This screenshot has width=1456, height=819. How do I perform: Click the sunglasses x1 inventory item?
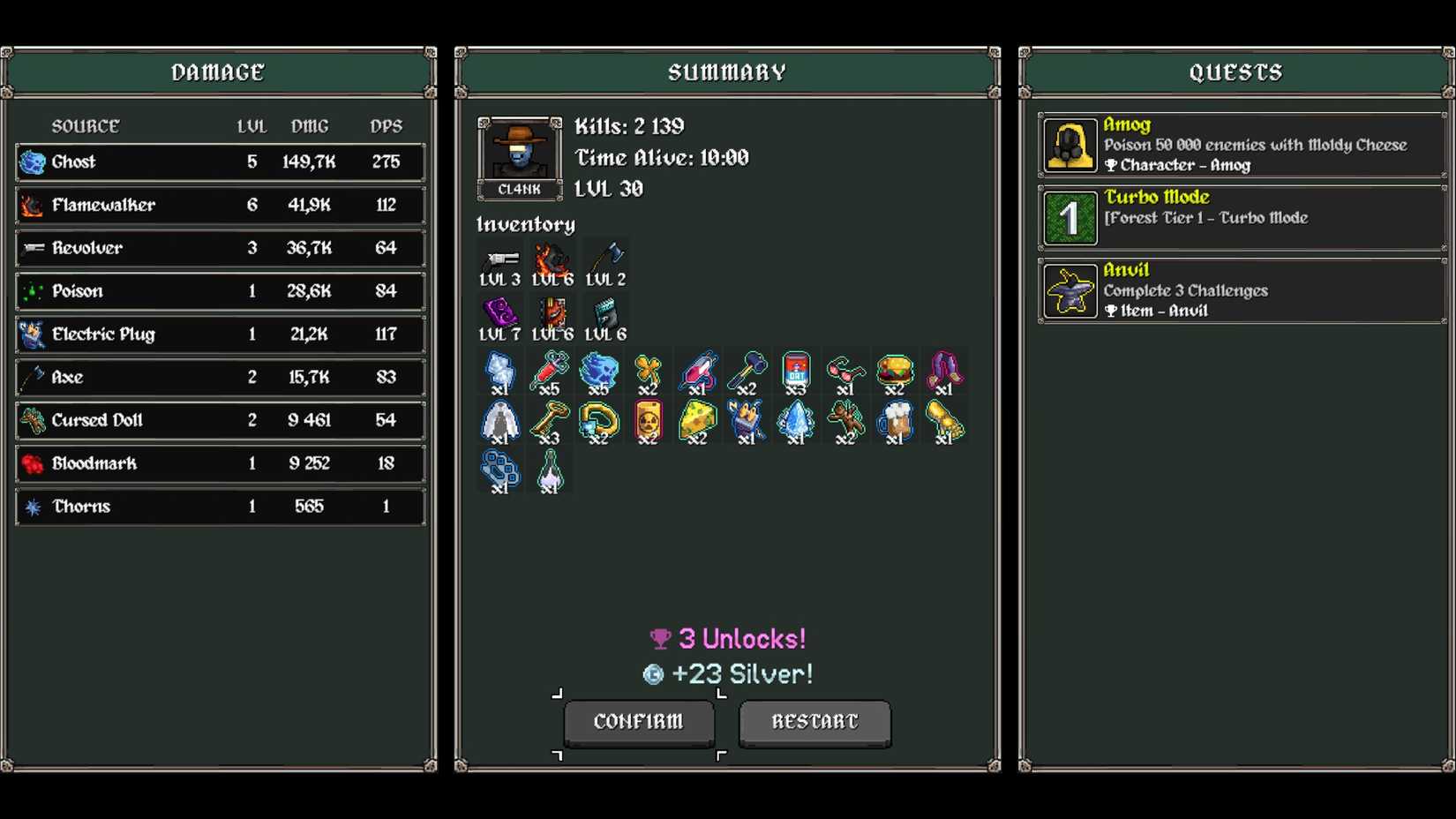[844, 371]
